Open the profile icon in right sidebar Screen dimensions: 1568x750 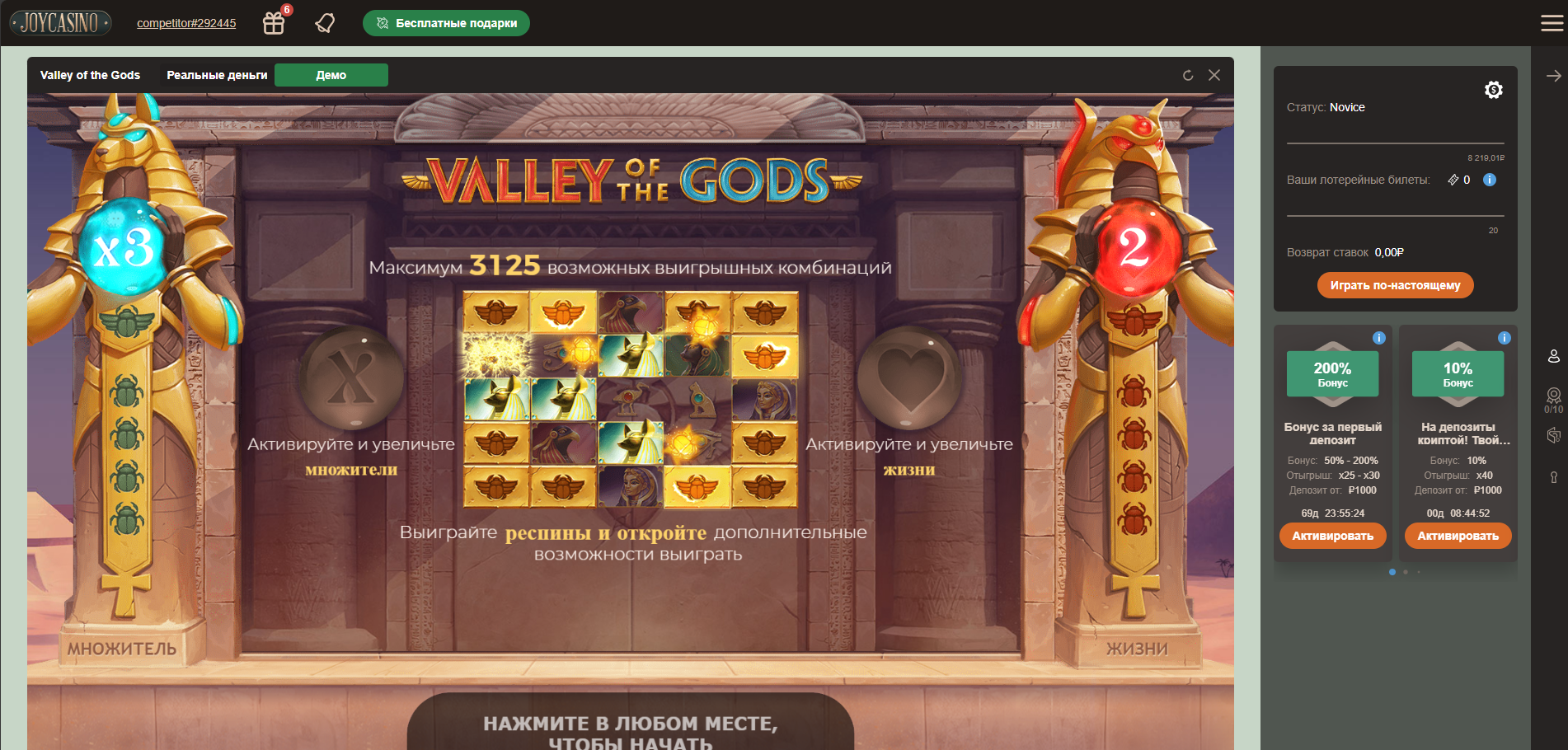pos(1554,356)
